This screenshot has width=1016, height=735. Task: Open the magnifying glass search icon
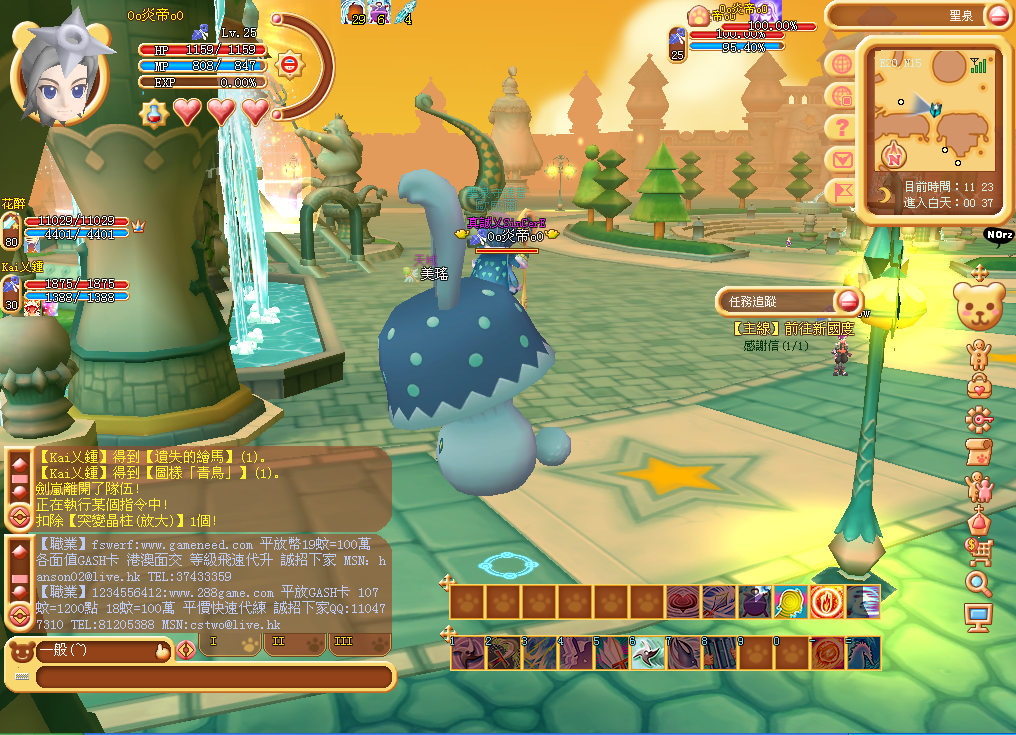978,583
